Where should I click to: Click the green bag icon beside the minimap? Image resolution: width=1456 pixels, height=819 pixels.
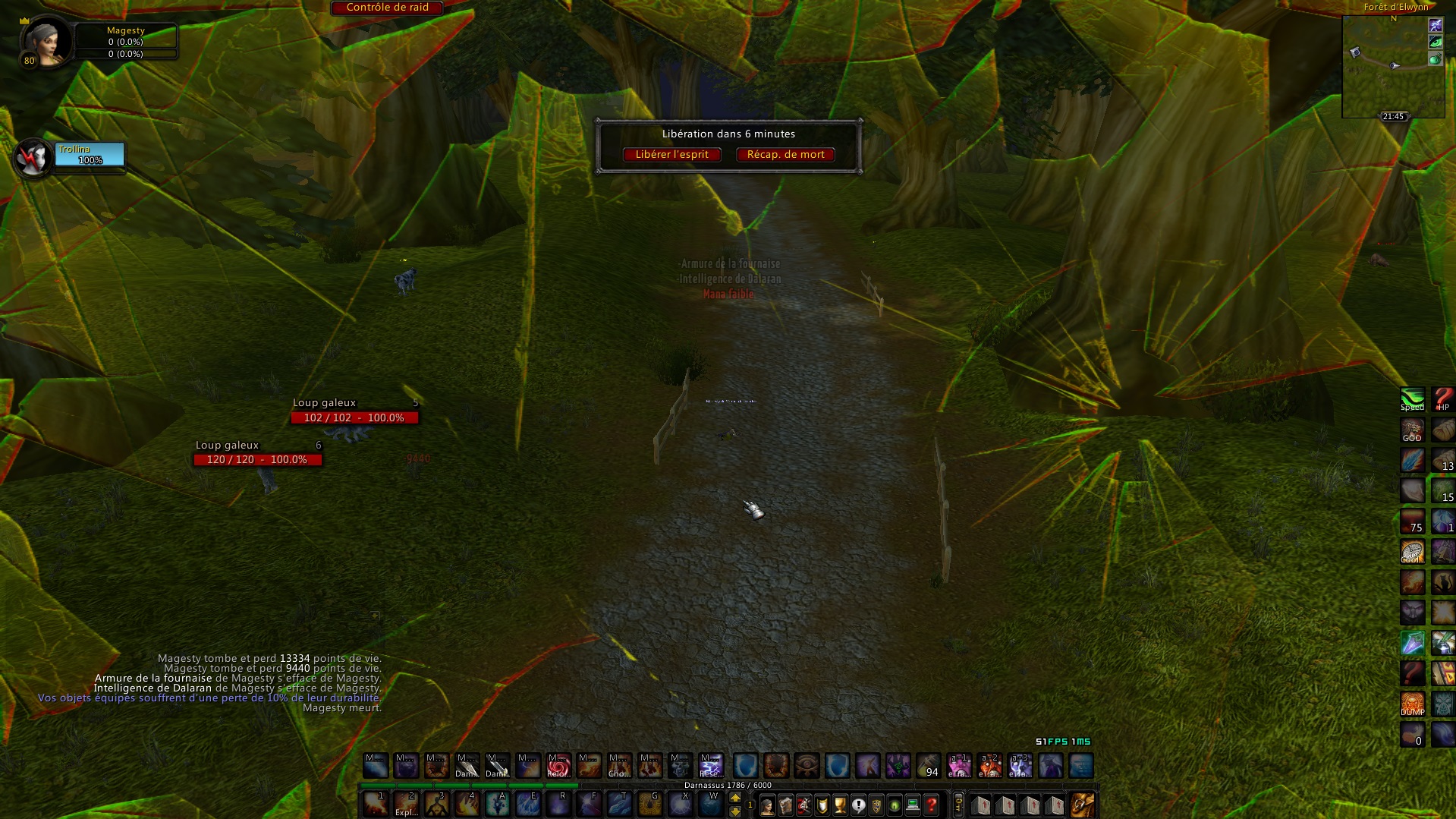pyautogui.click(x=1435, y=59)
